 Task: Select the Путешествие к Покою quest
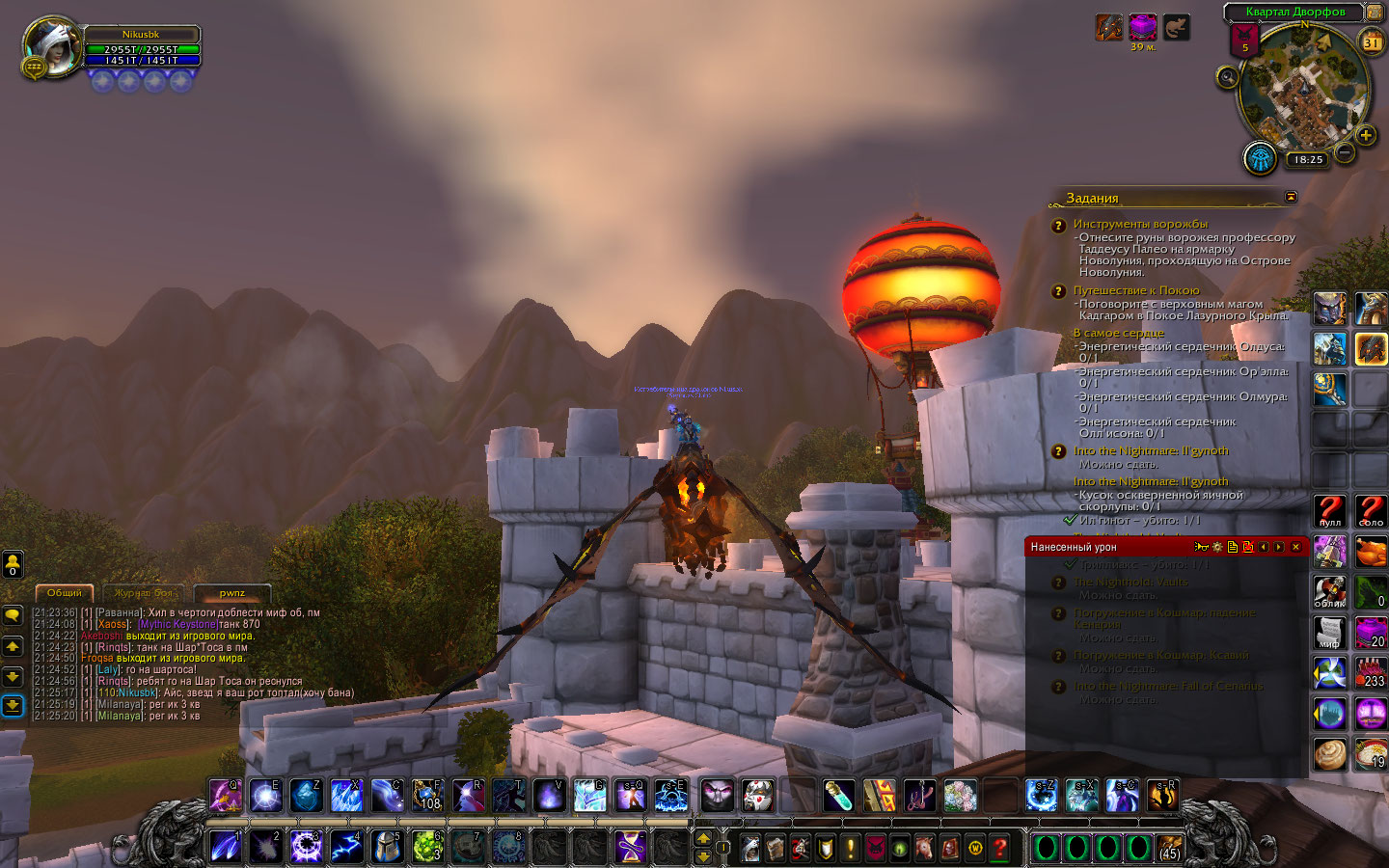1136,290
